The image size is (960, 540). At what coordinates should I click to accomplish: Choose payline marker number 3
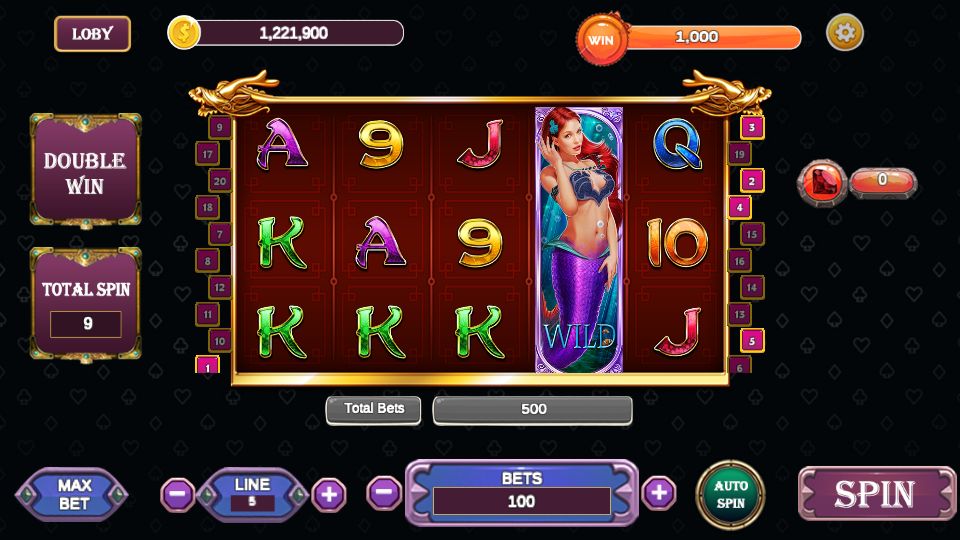click(752, 127)
